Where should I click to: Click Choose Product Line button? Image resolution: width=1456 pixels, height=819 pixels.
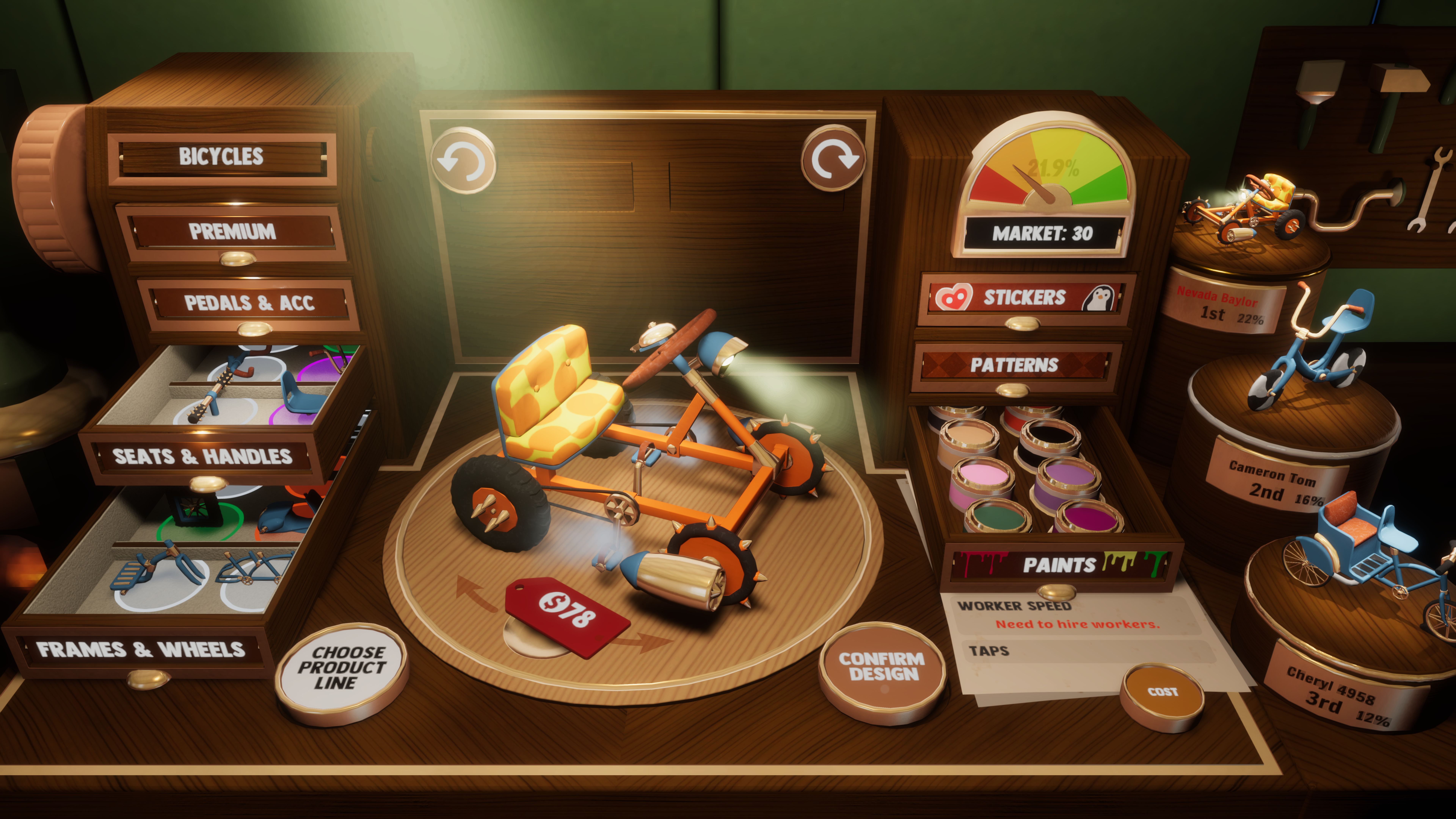(x=341, y=668)
